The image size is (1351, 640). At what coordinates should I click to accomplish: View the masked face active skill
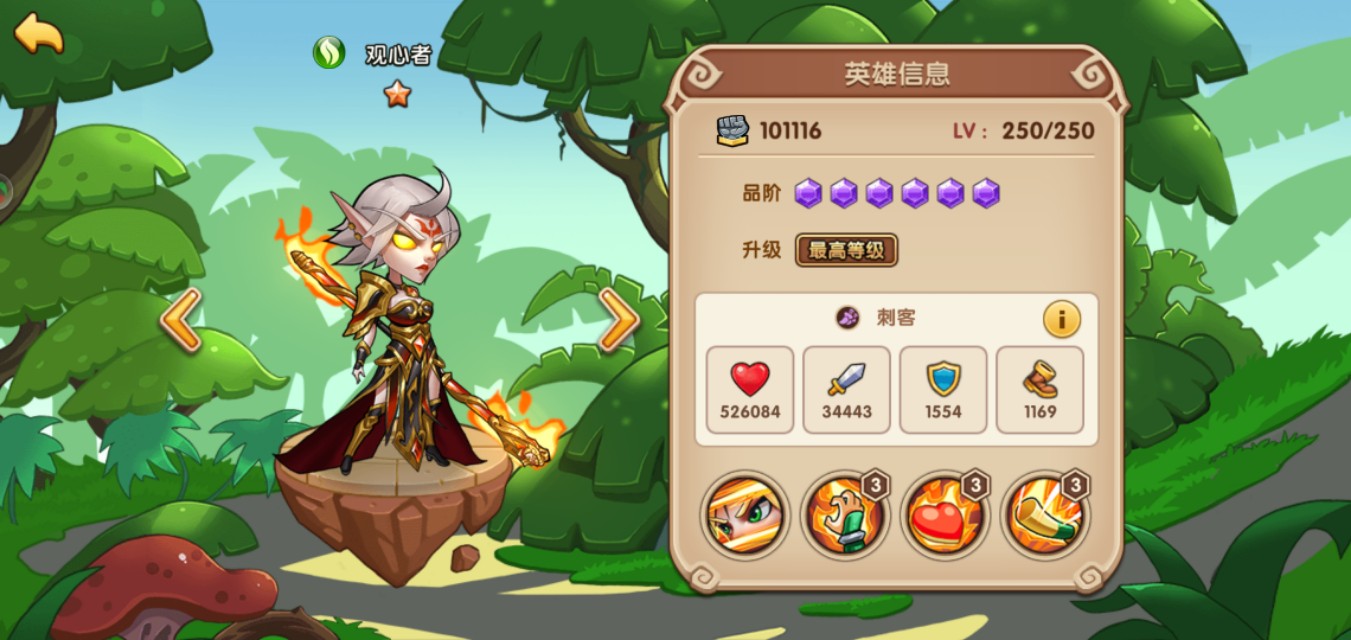[x=744, y=515]
